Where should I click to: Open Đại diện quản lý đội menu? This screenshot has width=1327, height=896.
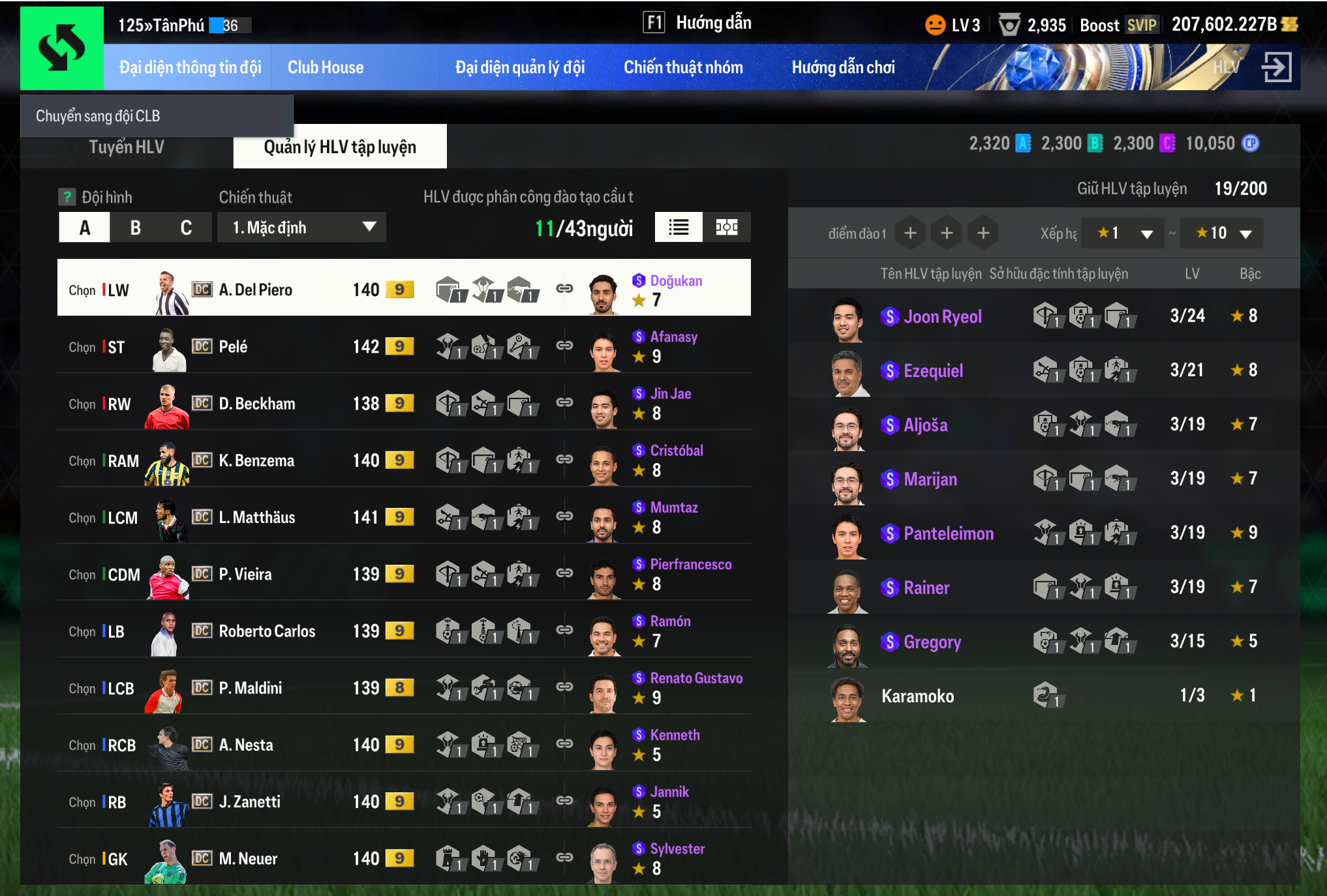coord(519,67)
